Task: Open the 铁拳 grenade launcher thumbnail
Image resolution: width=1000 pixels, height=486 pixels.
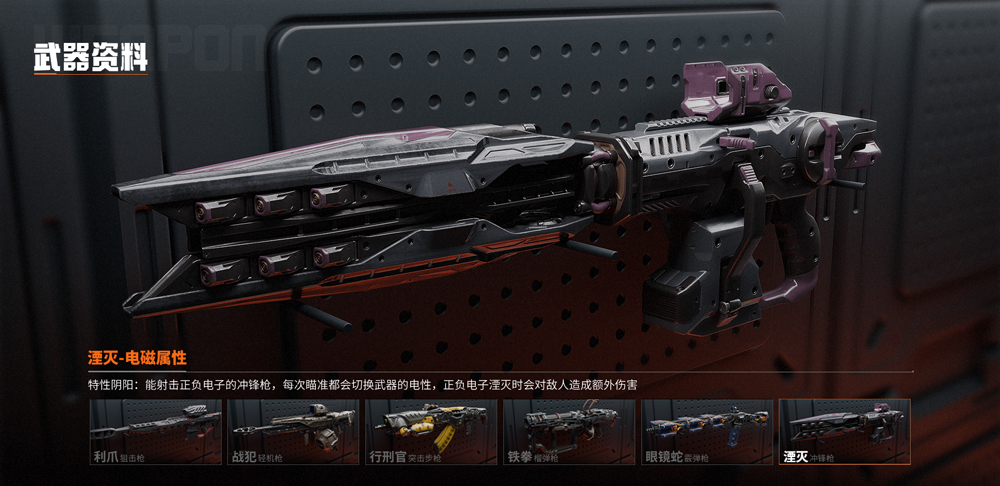Action: 569,432
